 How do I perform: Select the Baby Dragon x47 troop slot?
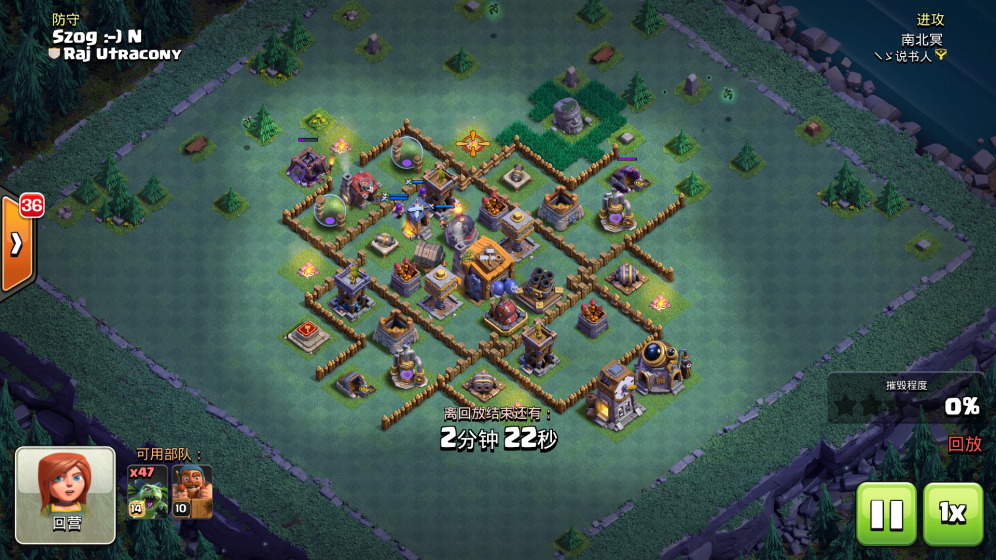coord(147,491)
